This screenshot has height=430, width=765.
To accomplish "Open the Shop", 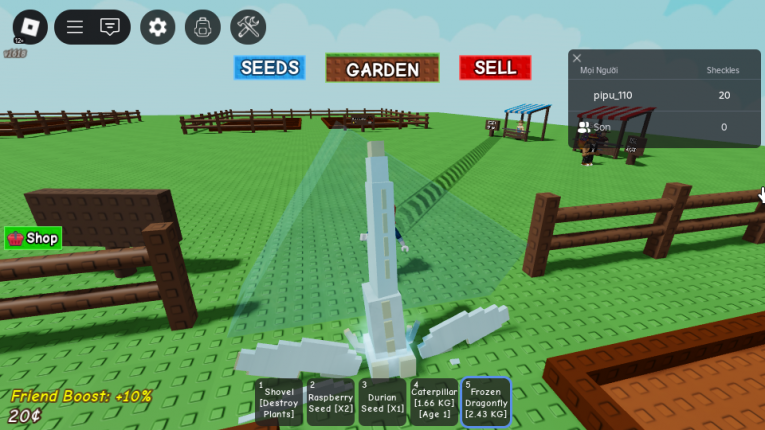I will click(x=33, y=238).
